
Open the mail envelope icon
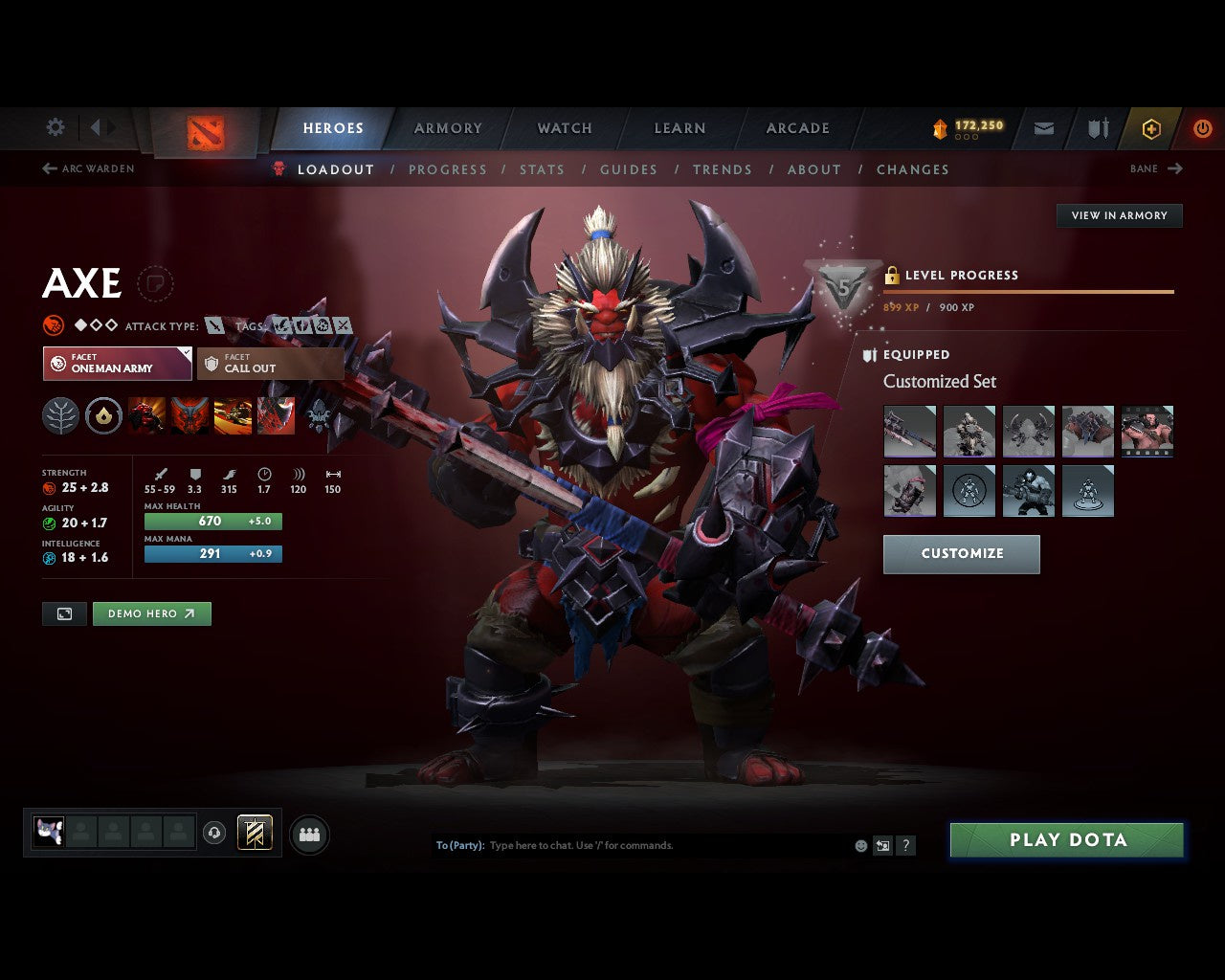1043,127
